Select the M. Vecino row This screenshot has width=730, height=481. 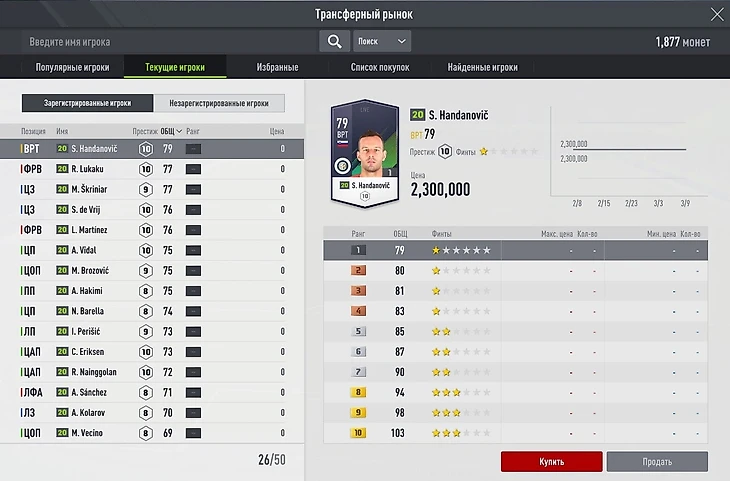point(150,433)
